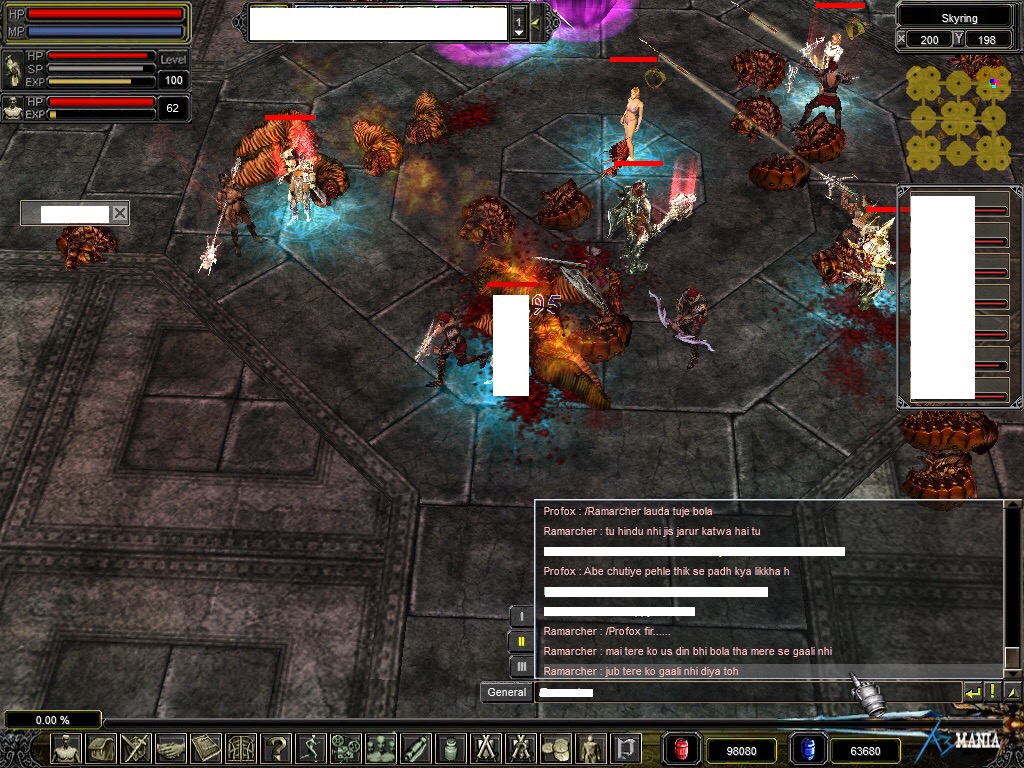The image size is (1024, 768).
Task: Click the skill bar page down arrow
Action: 518,34
